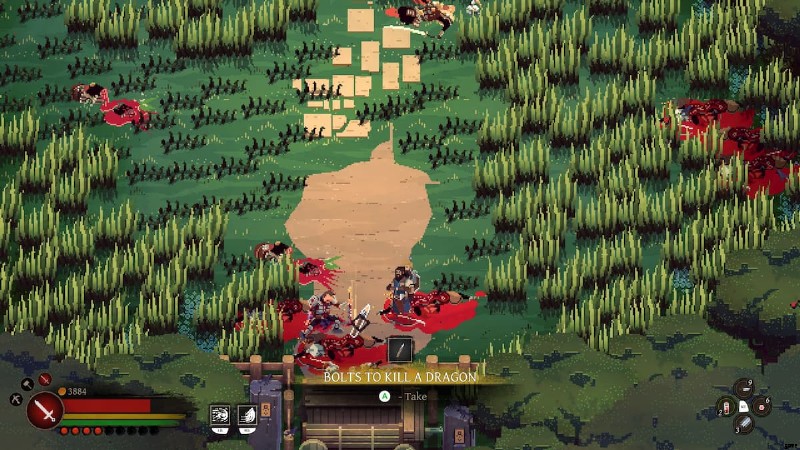
Task: Switch to the crossed pickaxe weapon icon
Action: coord(16,398)
